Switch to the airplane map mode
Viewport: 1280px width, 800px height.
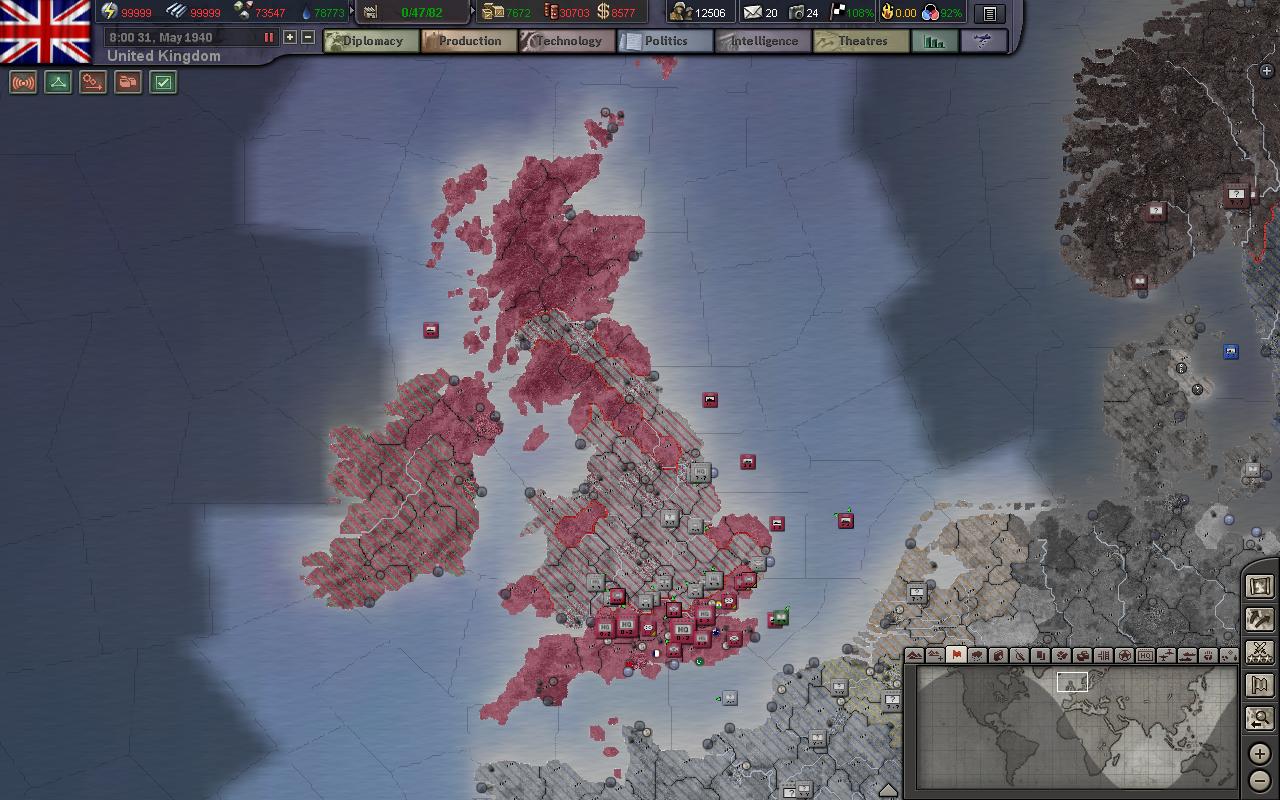point(1166,655)
